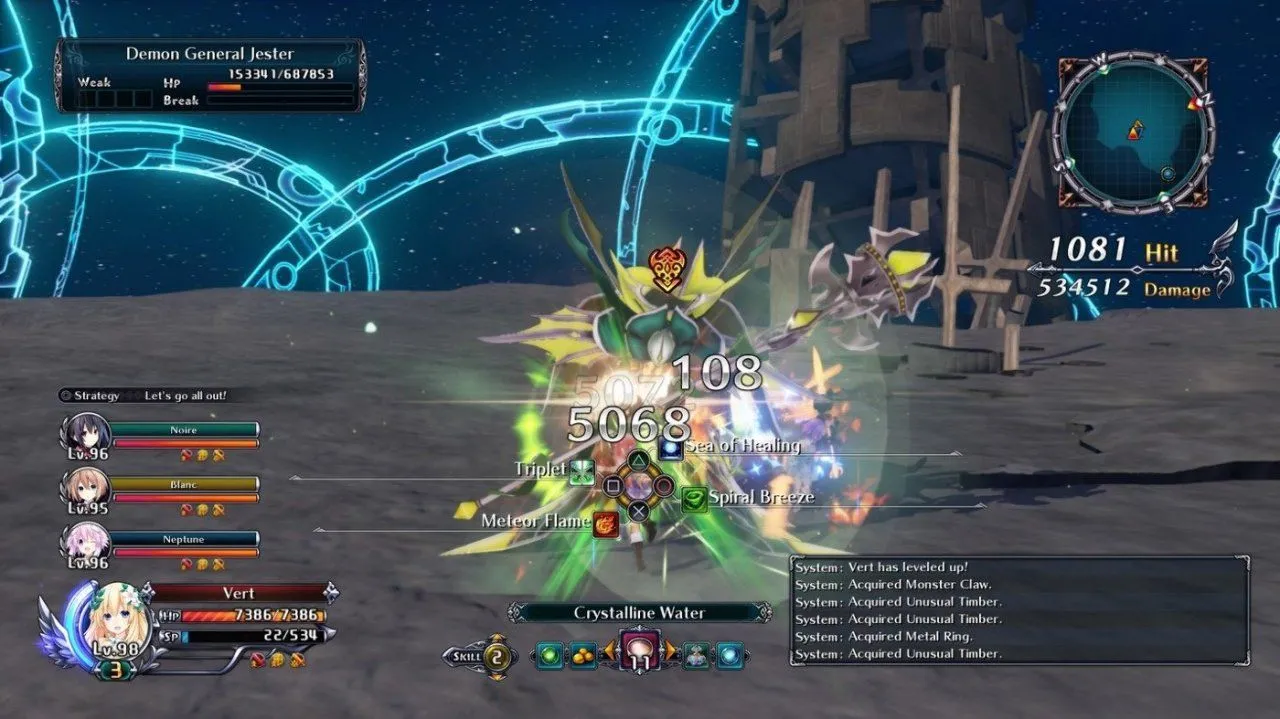Choose the green orb item slot
This screenshot has width=1280, height=719.
tap(549, 656)
